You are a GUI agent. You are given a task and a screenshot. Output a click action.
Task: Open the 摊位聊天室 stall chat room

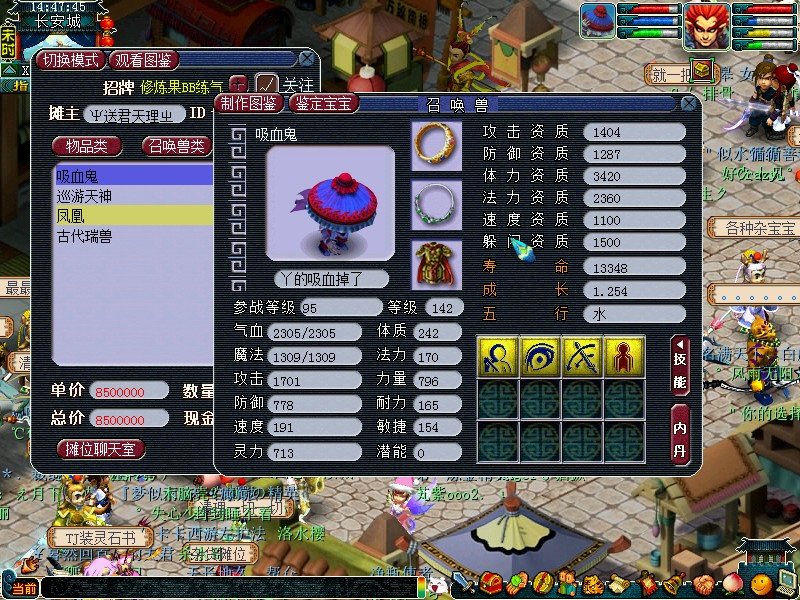pyautogui.click(x=100, y=450)
